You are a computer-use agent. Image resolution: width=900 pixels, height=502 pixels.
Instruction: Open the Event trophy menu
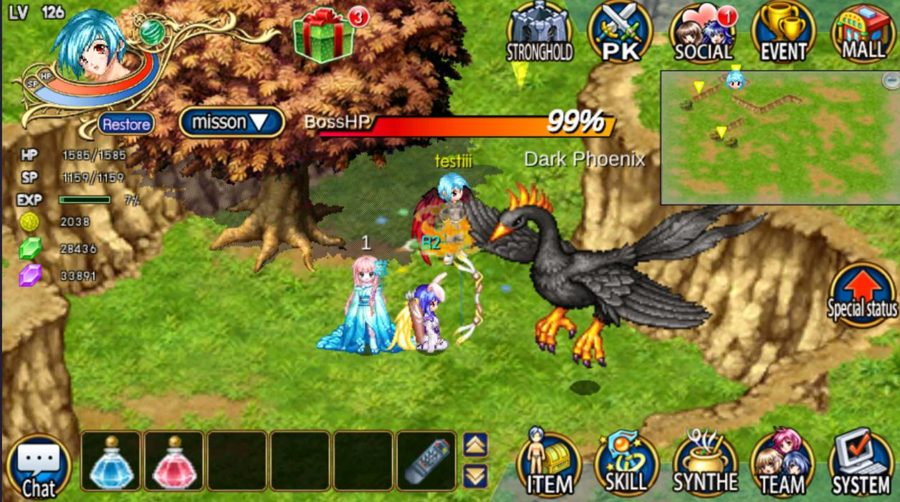(783, 30)
